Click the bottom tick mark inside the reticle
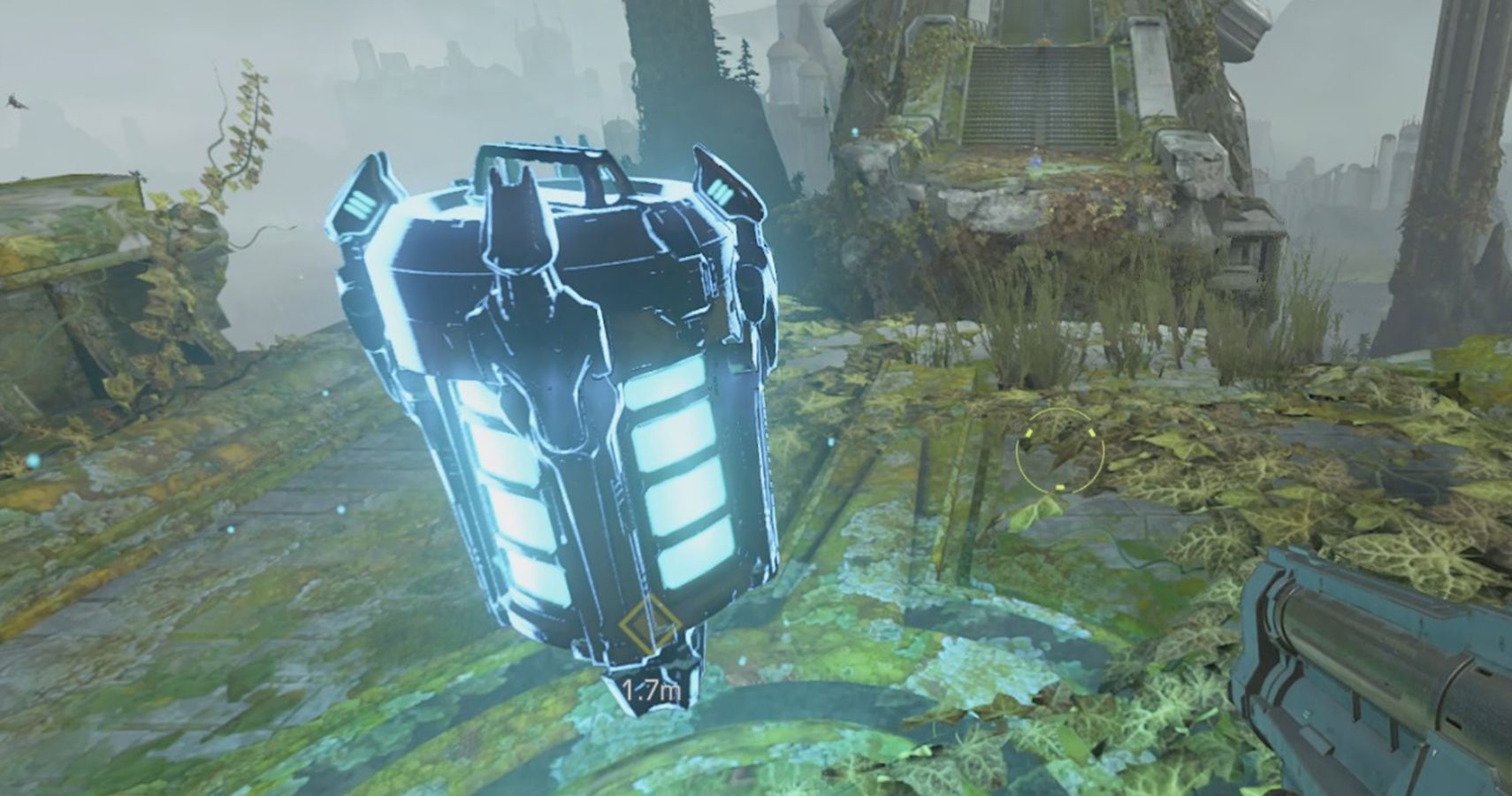 pyautogui.click(x=1060, y=487)
